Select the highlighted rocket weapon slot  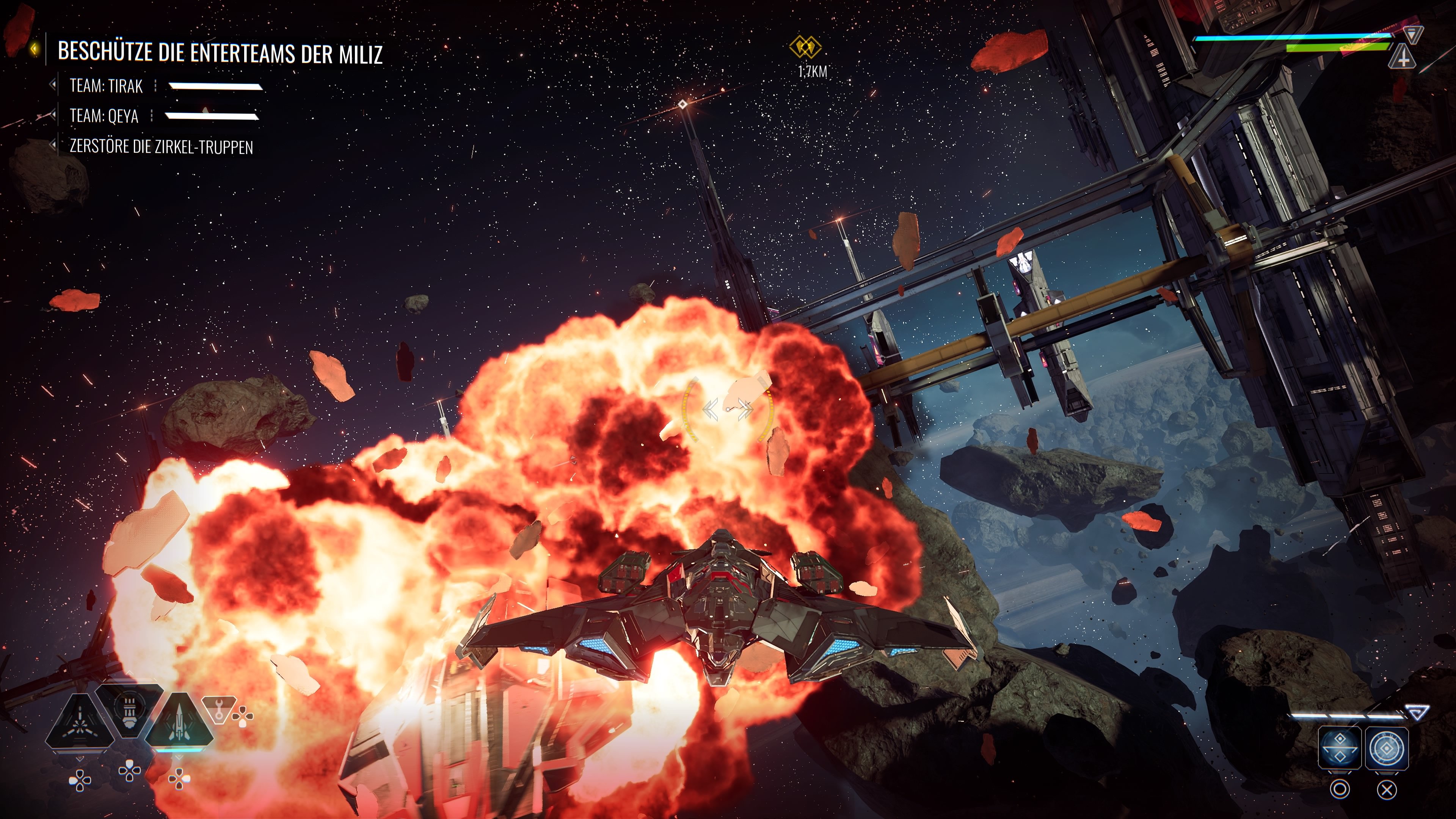(x=179, y=722)
